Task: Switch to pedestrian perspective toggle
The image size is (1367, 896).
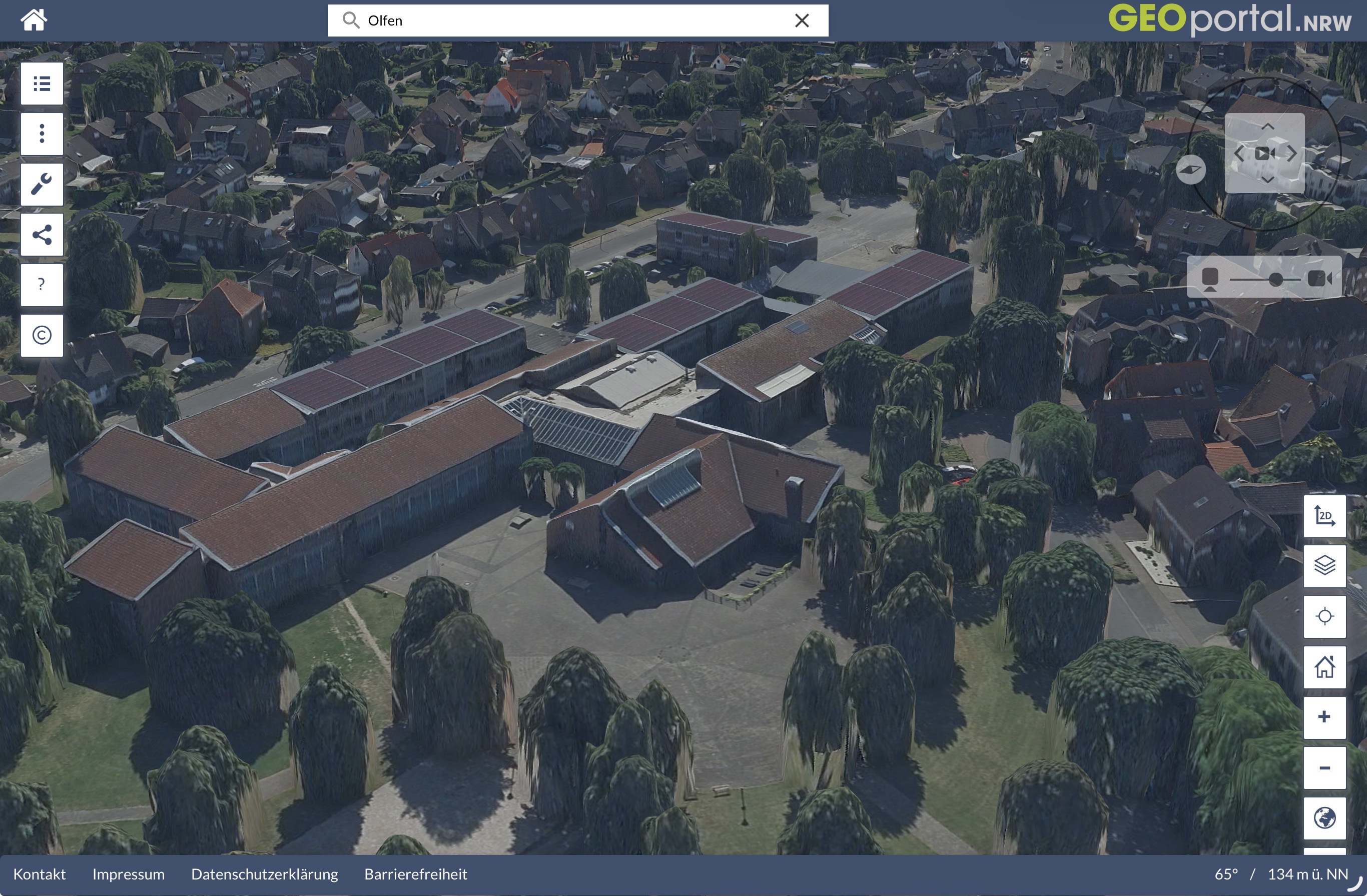Action: coord(1211,279)
